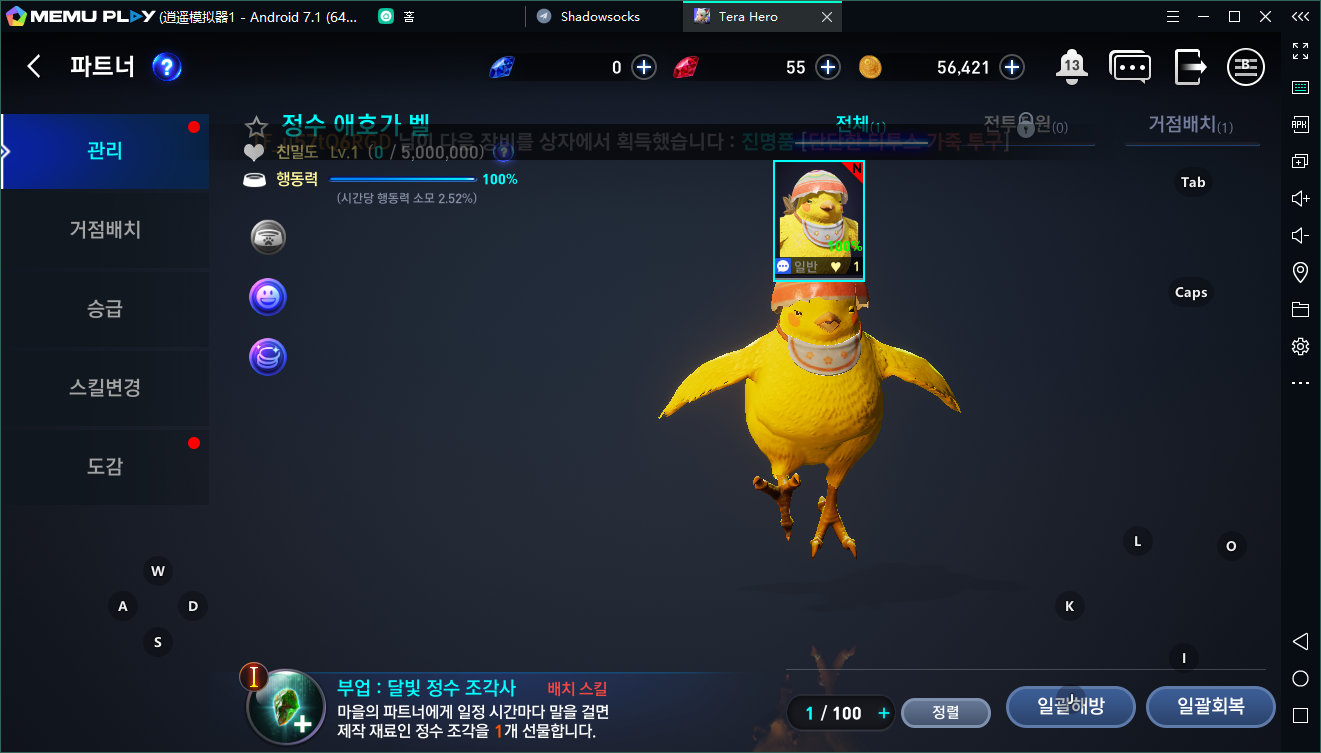Viewport: 1321px width, 753px height.
Task: Add blue diamonds with the plus button
Action: (x=644, y=67)
